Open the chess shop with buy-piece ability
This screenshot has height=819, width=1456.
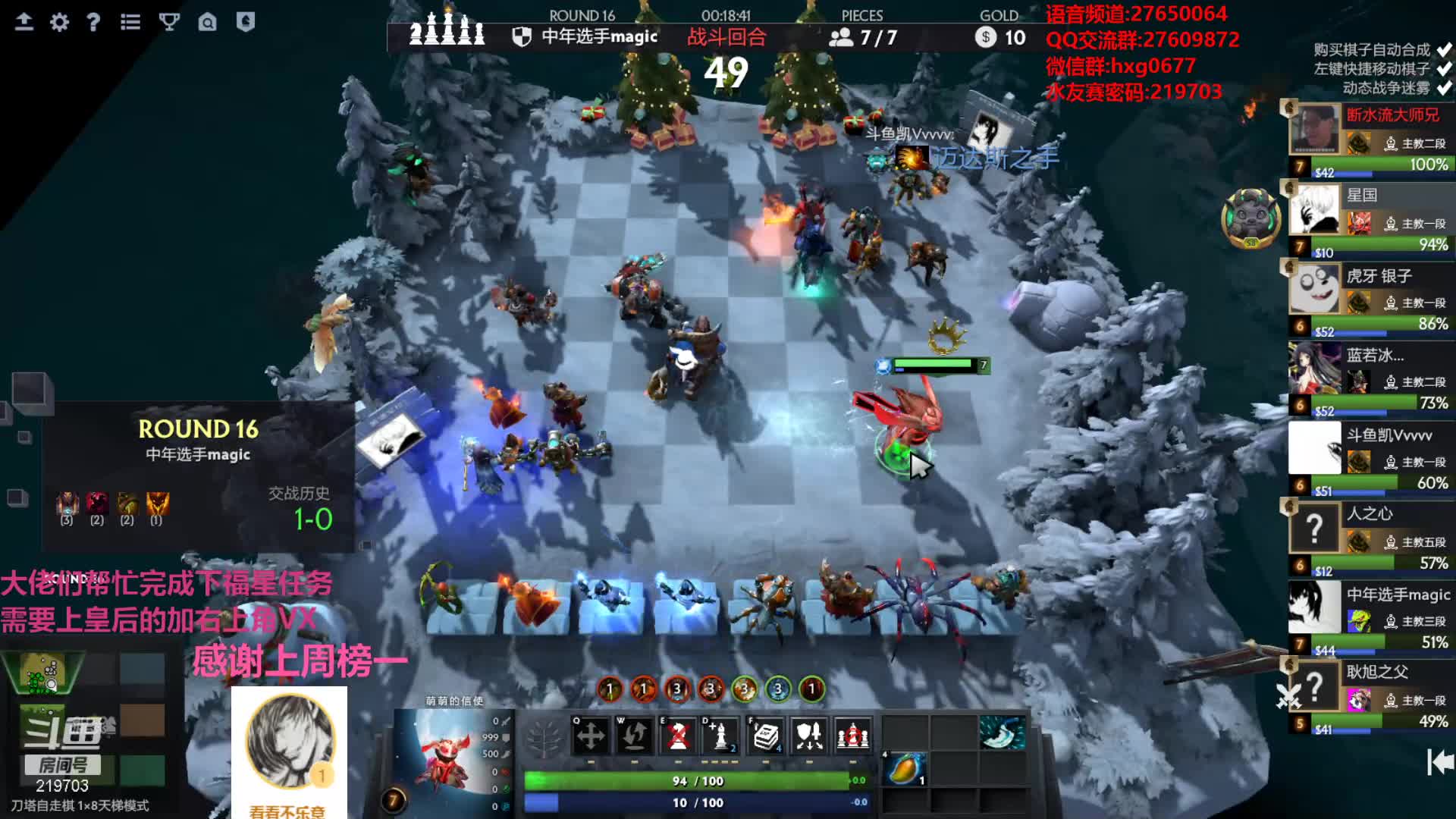point(721,735)
